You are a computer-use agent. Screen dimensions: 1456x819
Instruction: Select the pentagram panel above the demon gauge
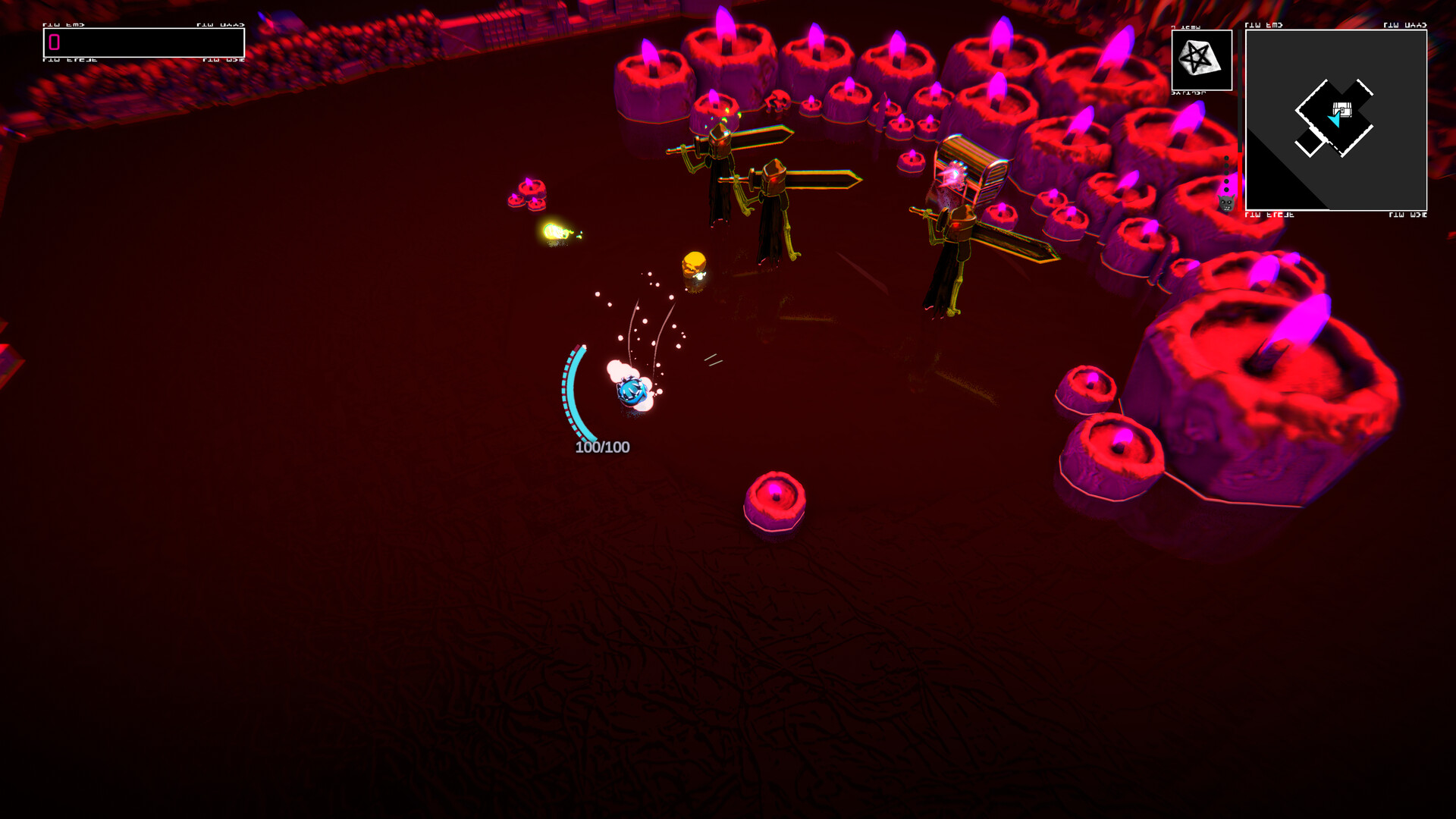1201,60
